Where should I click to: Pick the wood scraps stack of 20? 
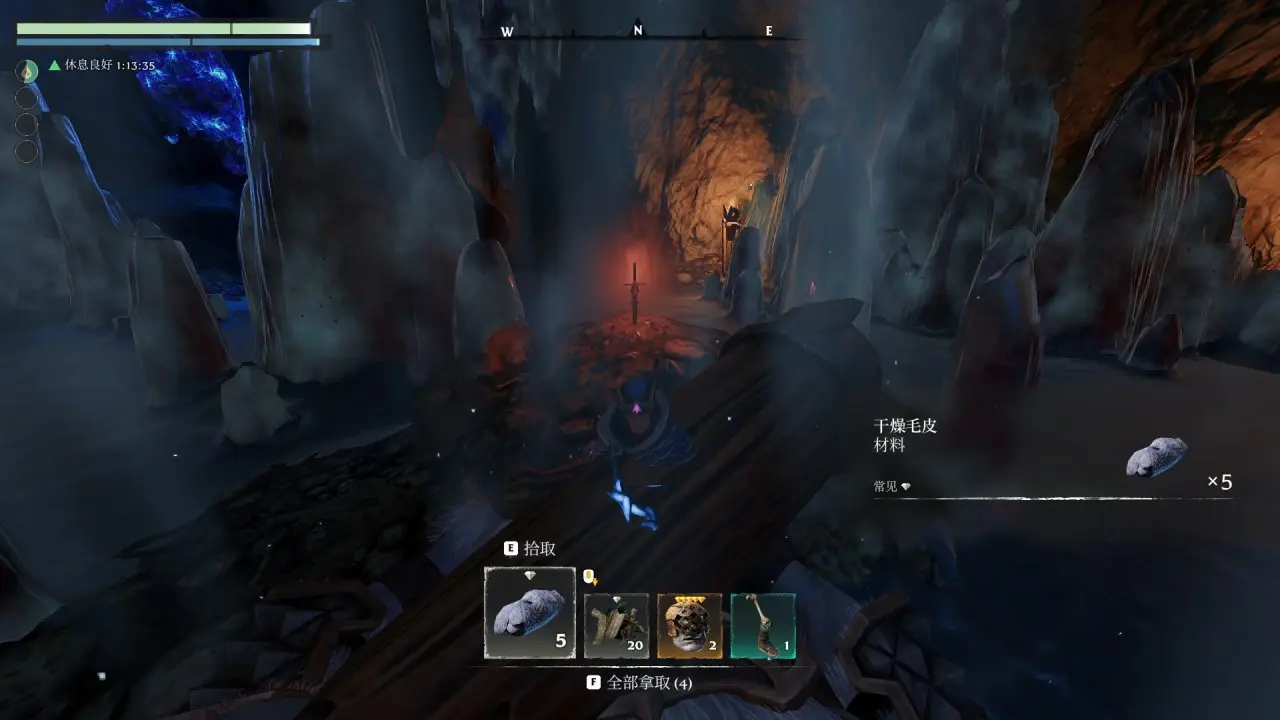tap(616, 626)
